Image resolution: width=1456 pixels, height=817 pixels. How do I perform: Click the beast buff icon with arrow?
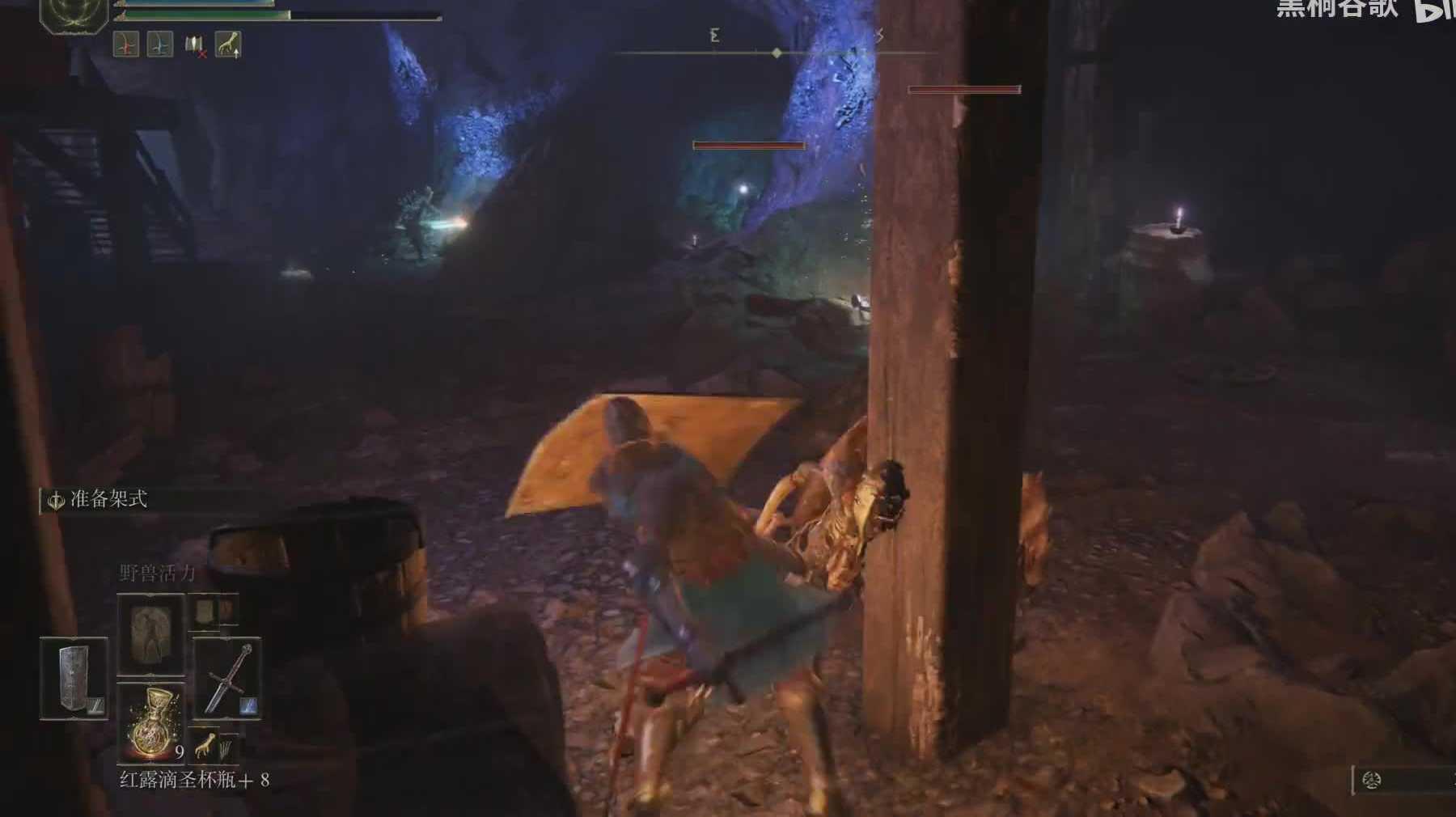[228, 44]
